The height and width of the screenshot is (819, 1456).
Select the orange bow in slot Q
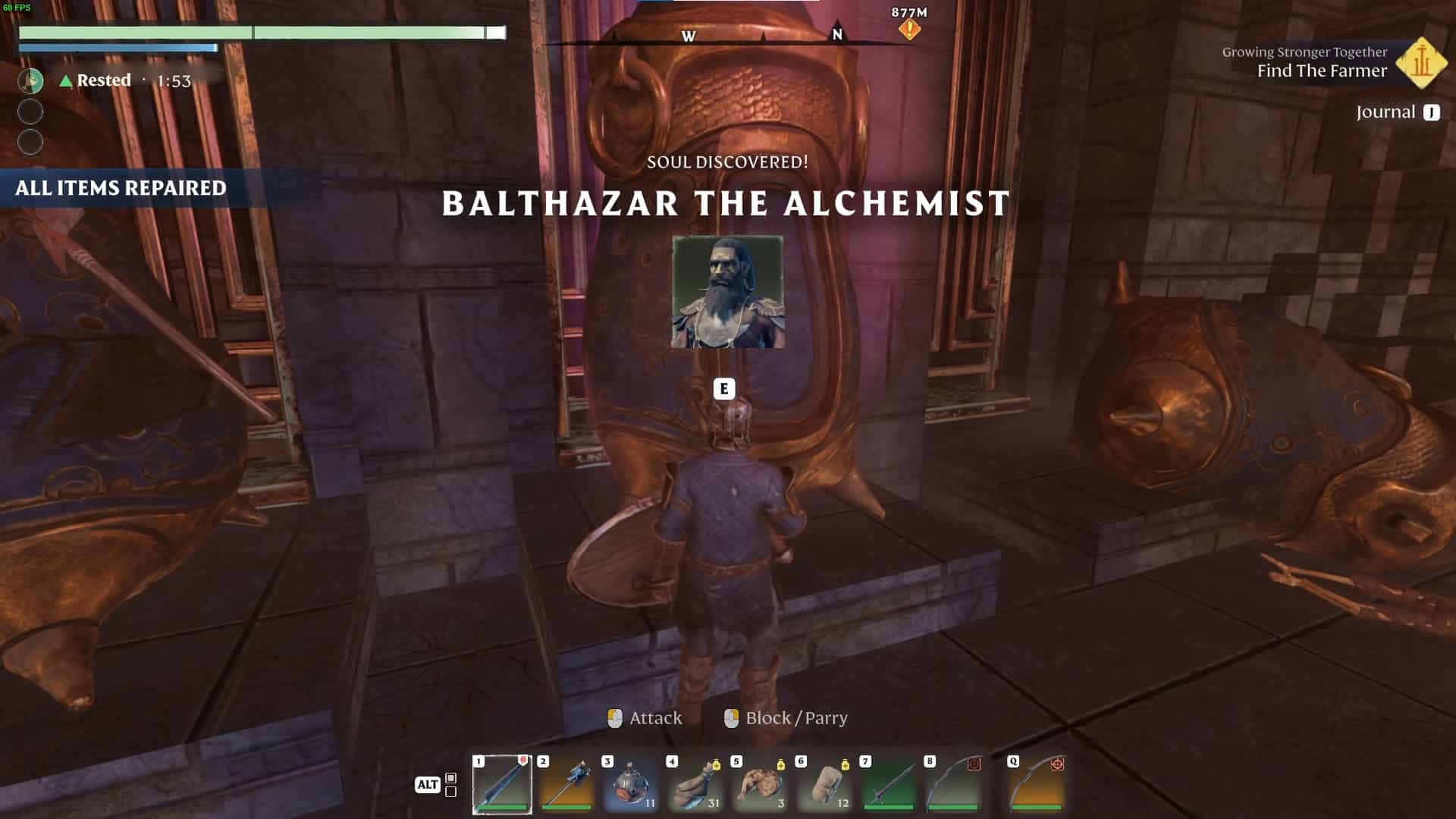pos(1037,784)
